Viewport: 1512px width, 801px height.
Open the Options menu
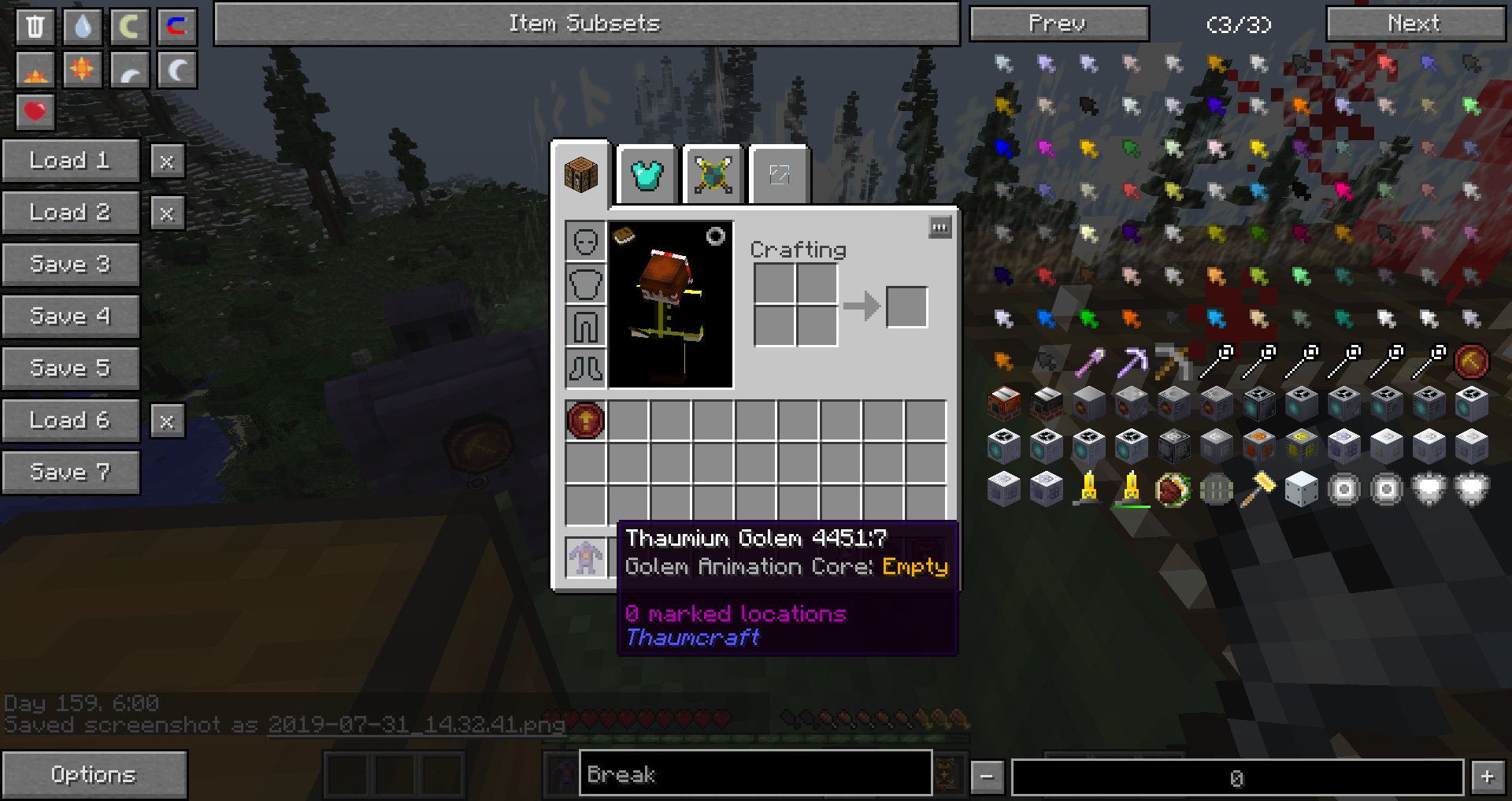pos(94,773)
